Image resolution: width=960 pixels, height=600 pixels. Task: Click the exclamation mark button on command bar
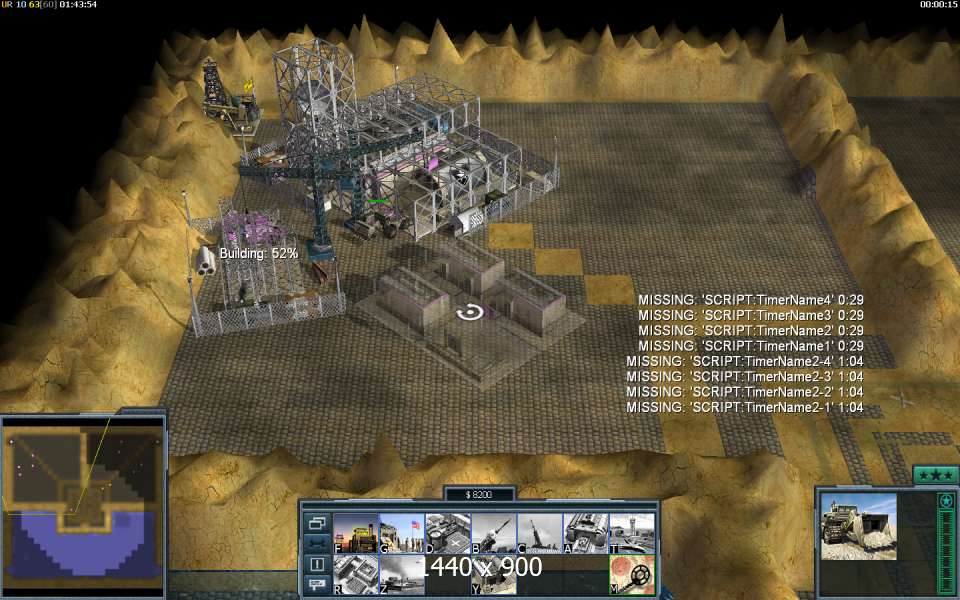pos(317,564)
